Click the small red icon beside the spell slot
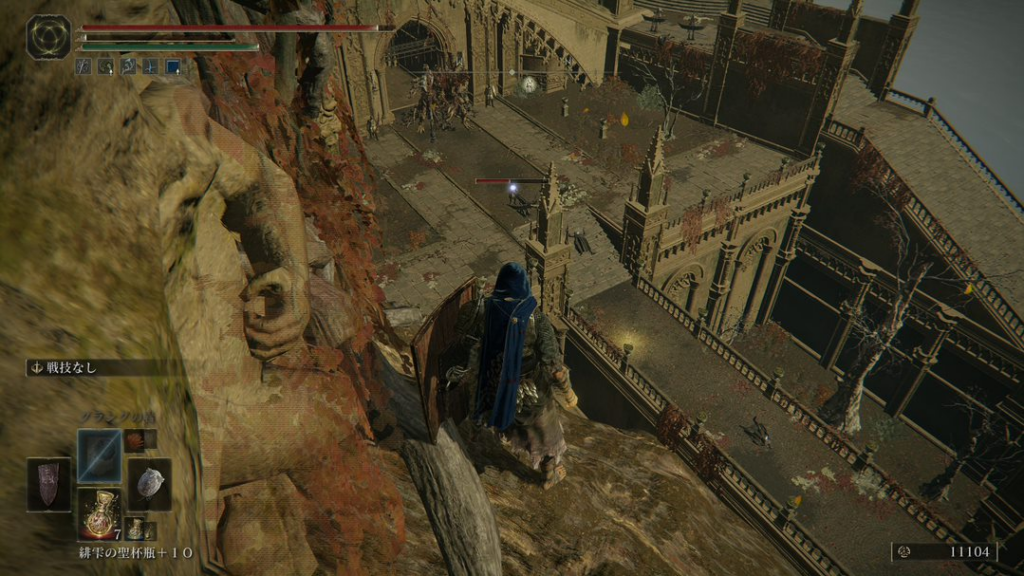1024x576 pixels. 134,440
